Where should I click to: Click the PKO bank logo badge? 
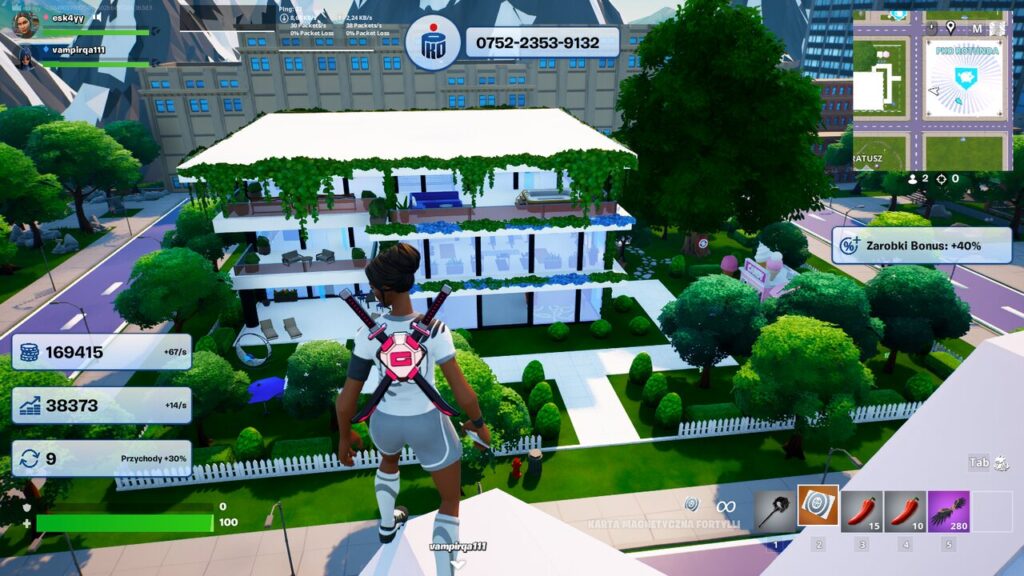[x=433, y=44]
